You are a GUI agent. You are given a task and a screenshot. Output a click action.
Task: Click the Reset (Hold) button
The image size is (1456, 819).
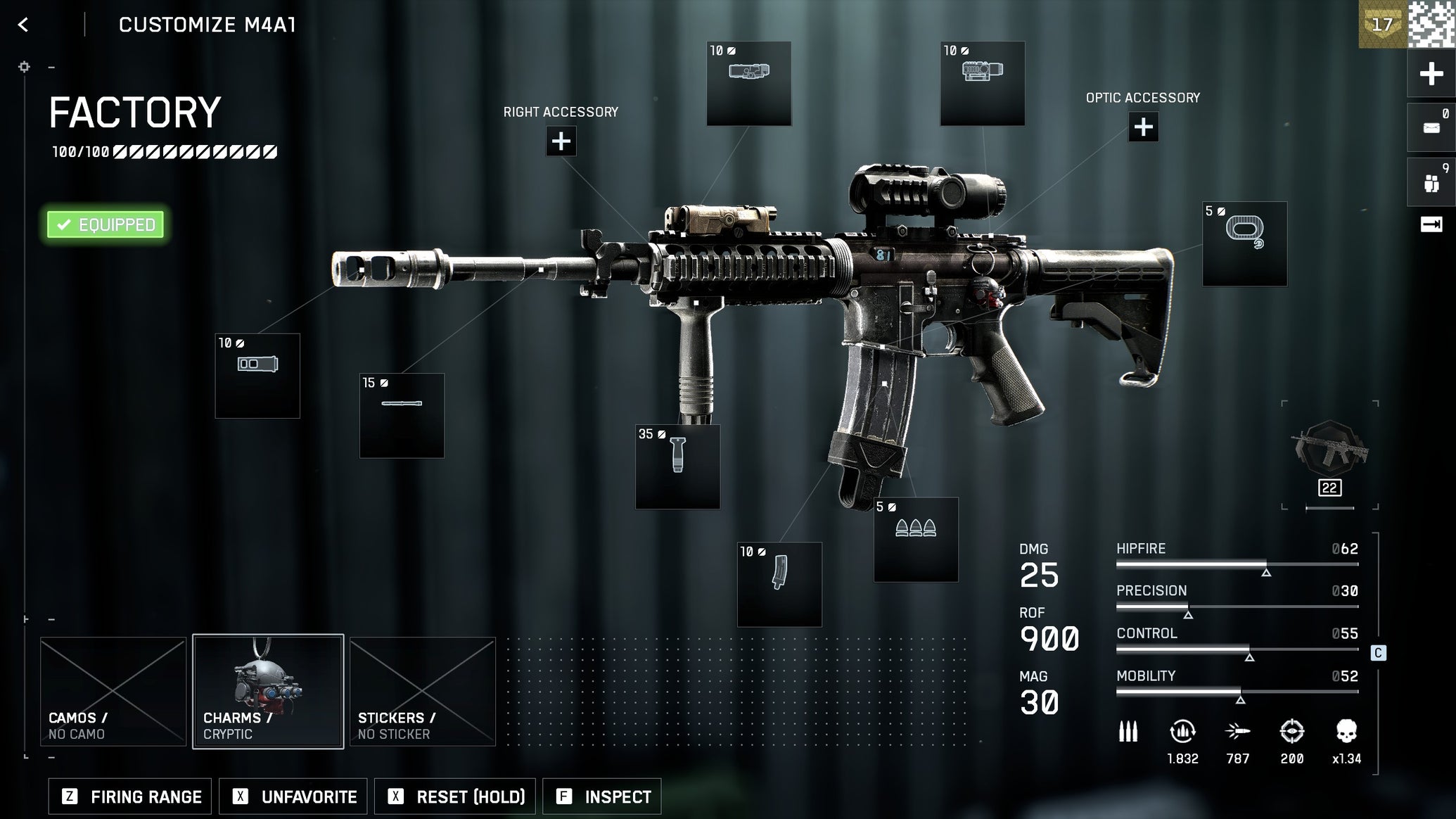[x=455, y=796]
